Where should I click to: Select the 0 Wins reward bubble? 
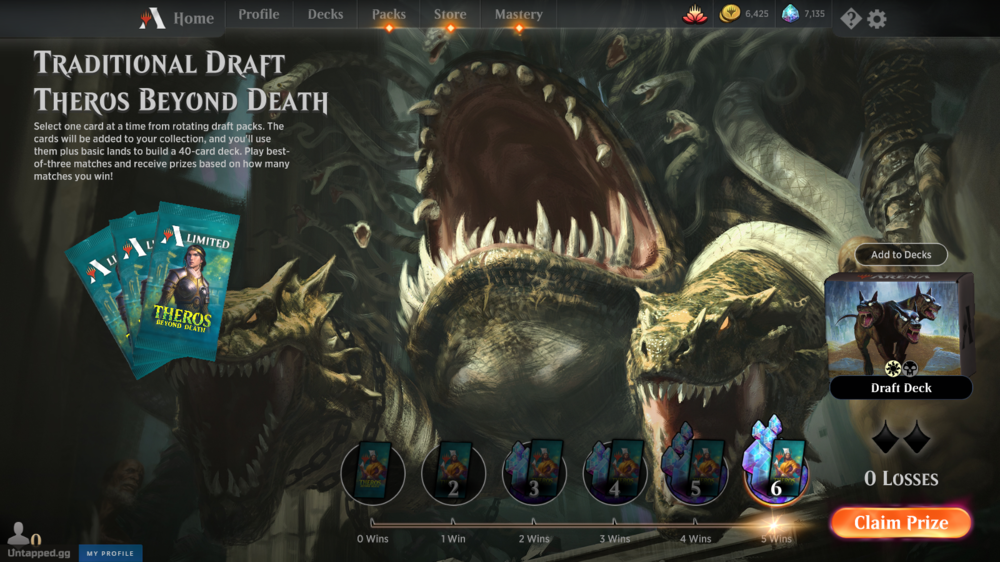click(373, 472)
